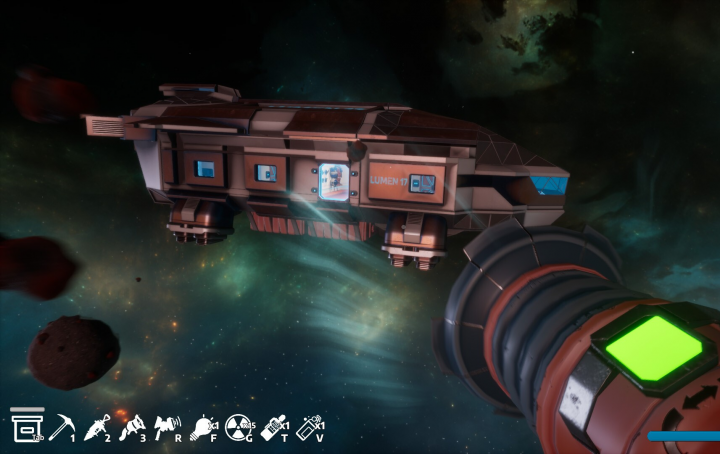Viewport: 720px width, 454px height.
Task: Equip the drill tool in slot 2
Action: point(98,428)
